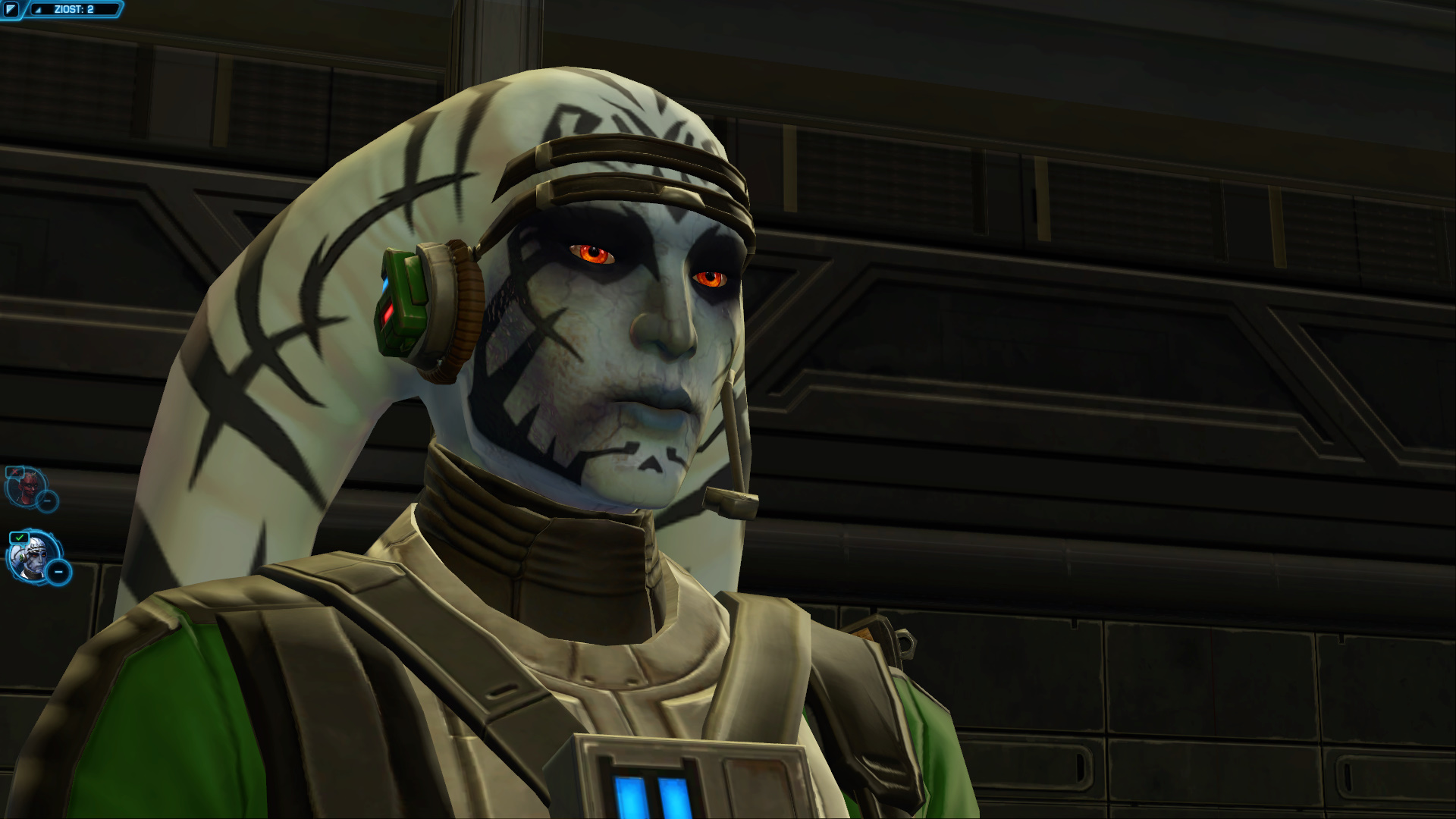Screen dimensions: 1456x819
Task: Collapse the ZIOST mission tracker with its triangle
Action: [38, 10]
